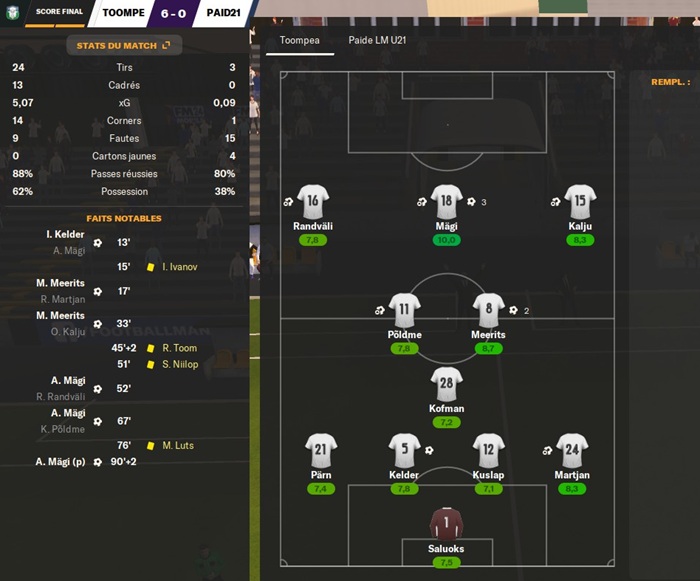Click Põldme's number 11 shirt
This screenshot has width=700, height=581.
tap(404, 310)
